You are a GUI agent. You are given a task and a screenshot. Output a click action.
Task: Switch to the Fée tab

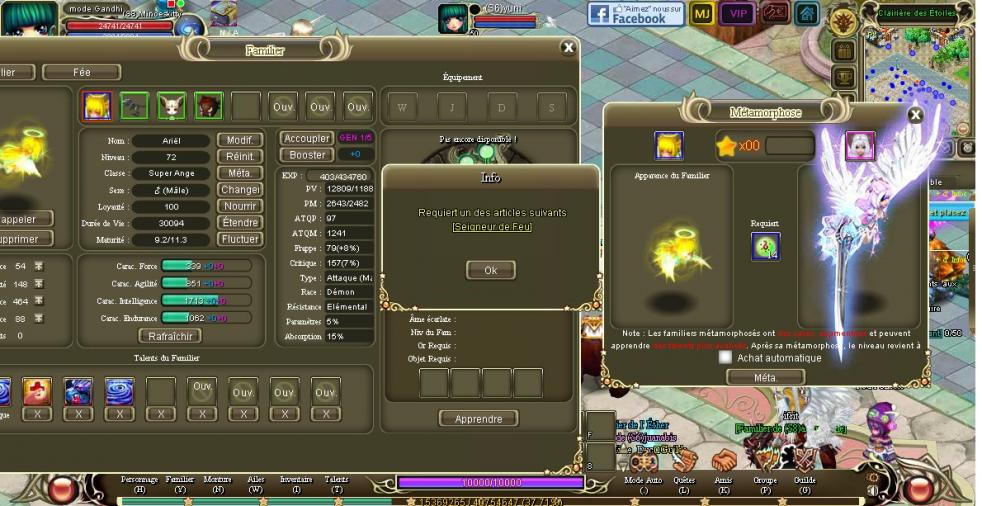81,72
